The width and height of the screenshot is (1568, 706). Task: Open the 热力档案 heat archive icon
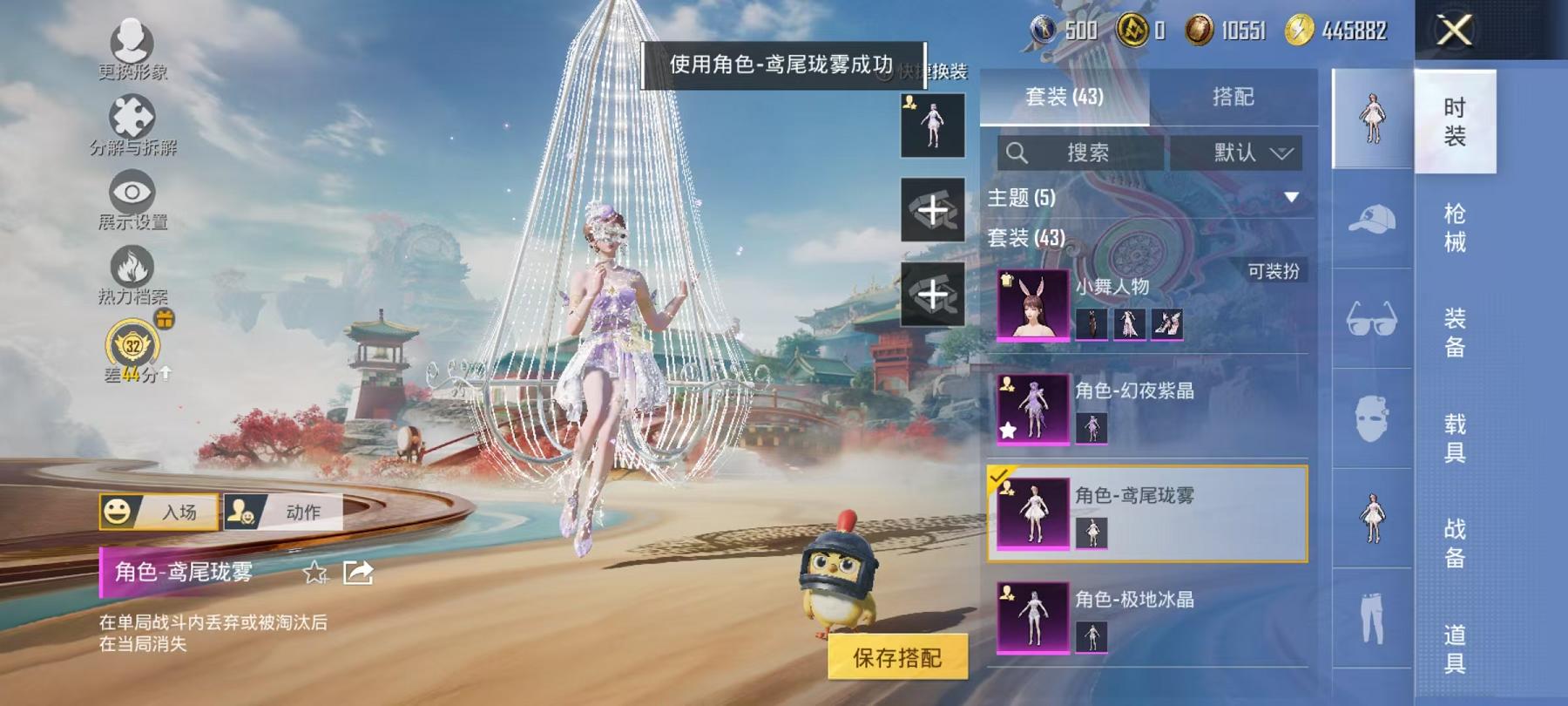(131, 266)
